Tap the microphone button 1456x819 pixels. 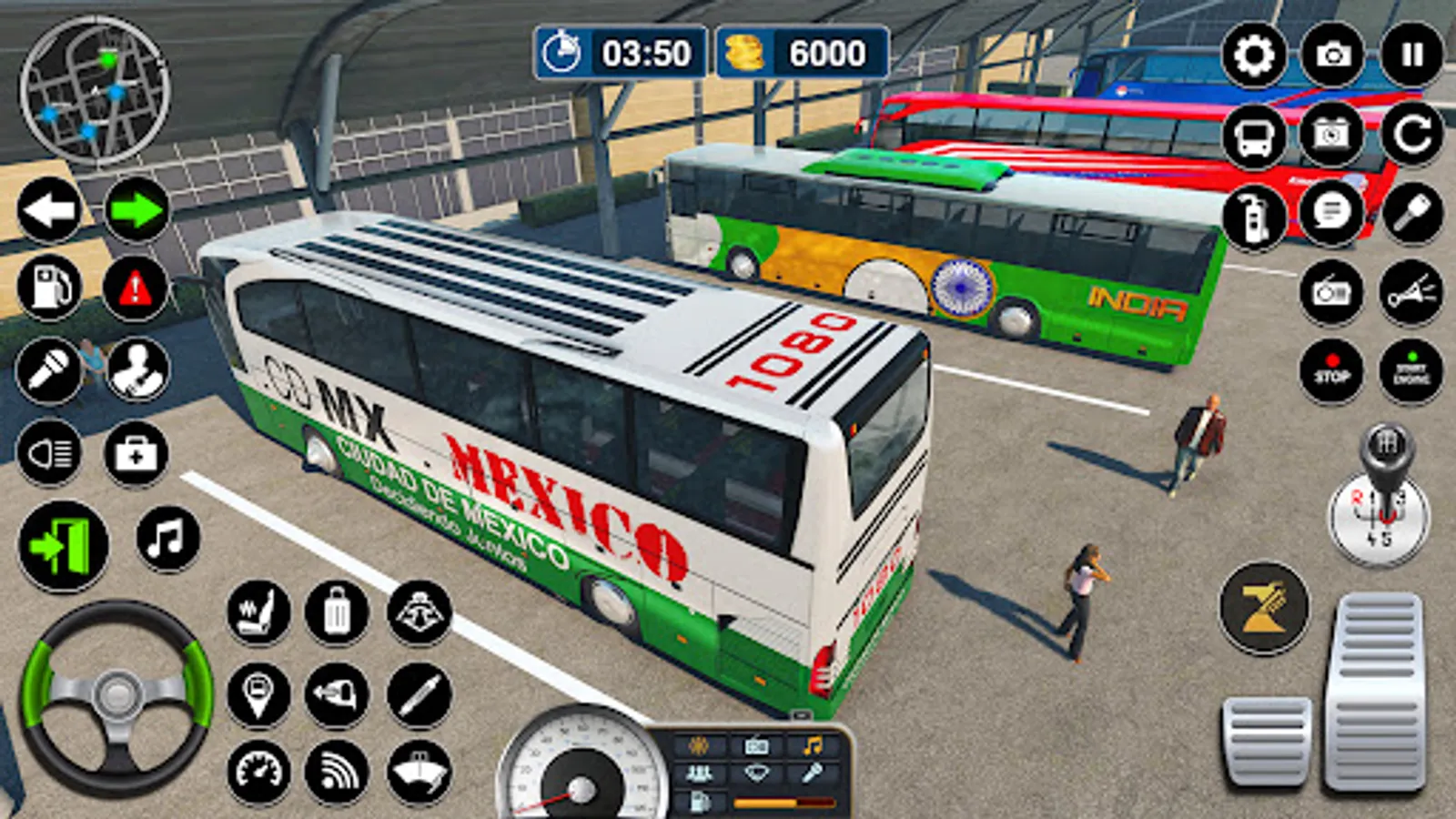[49, 370]
